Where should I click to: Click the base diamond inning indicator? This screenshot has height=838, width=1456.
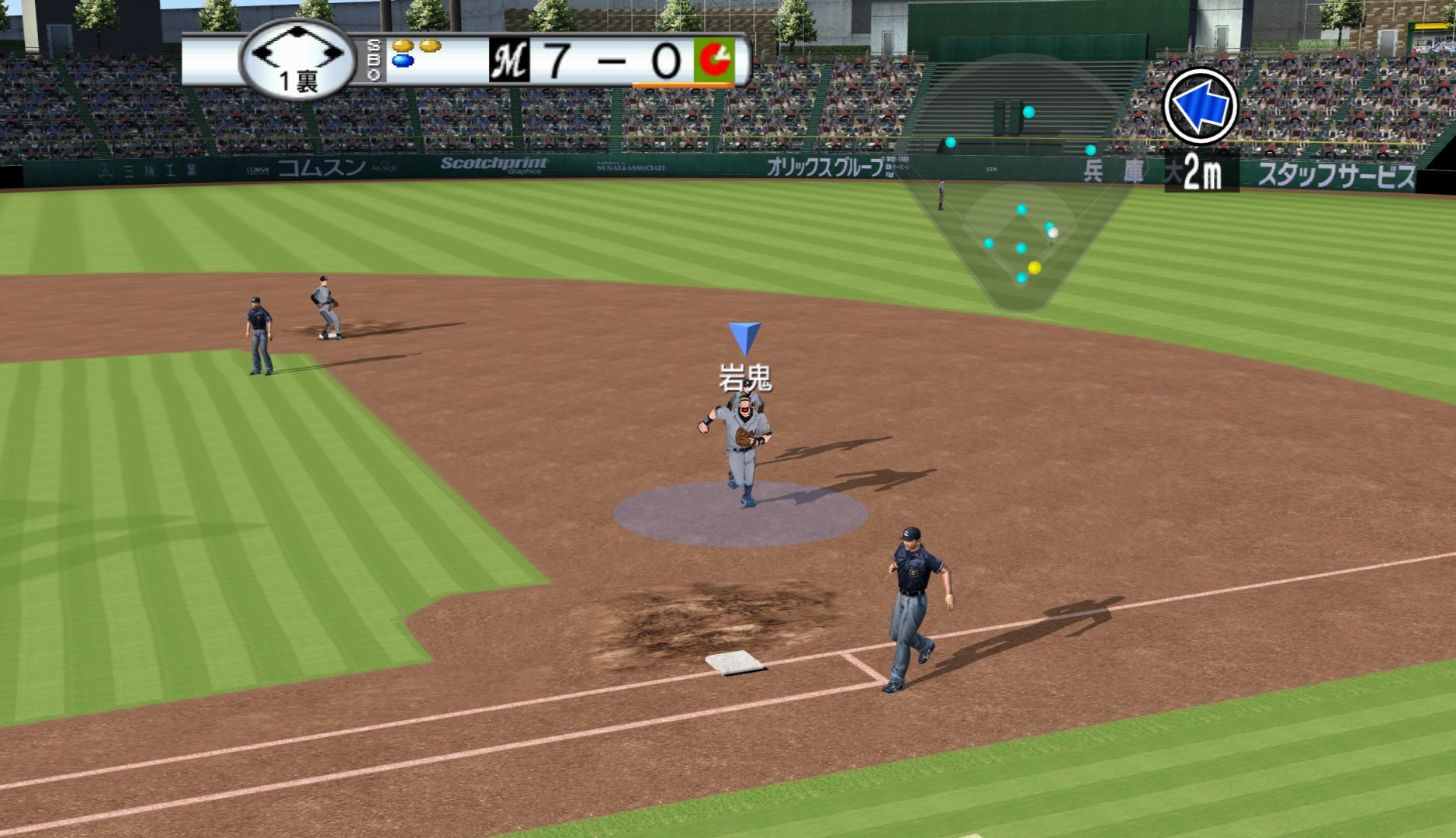point(297,59)
